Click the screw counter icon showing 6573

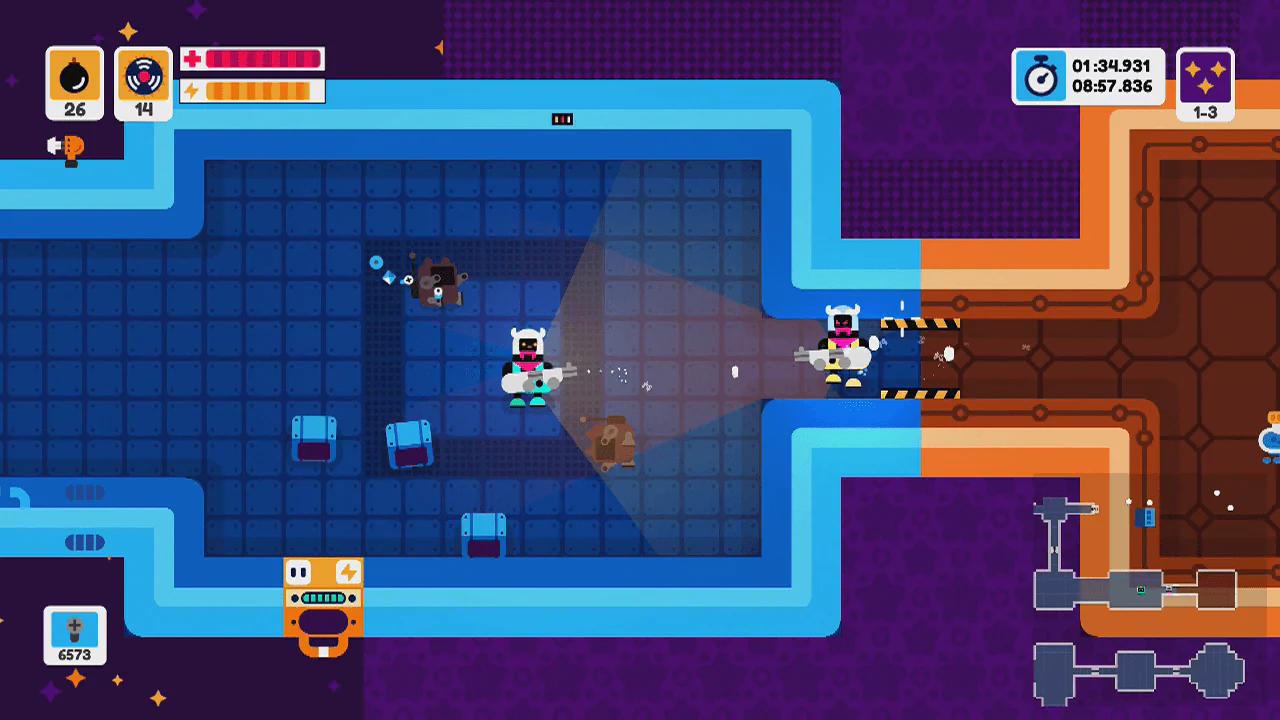(74, 630)
